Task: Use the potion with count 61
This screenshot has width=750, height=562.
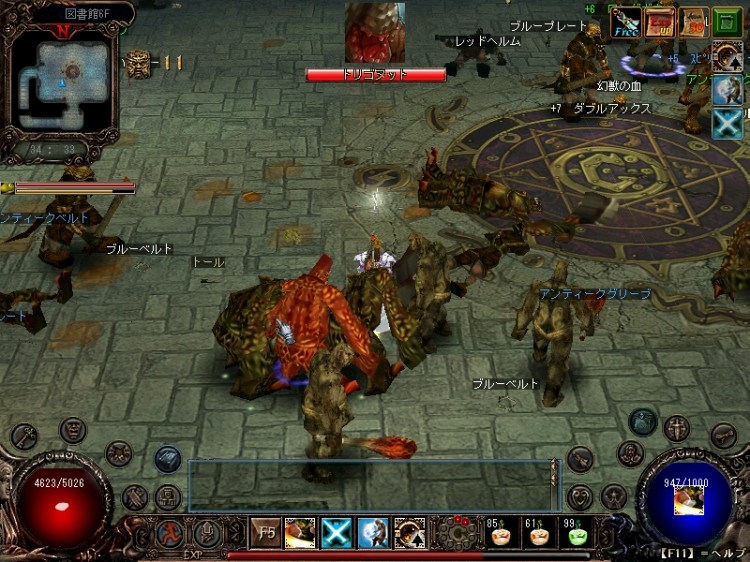Action: coord(539,534)
